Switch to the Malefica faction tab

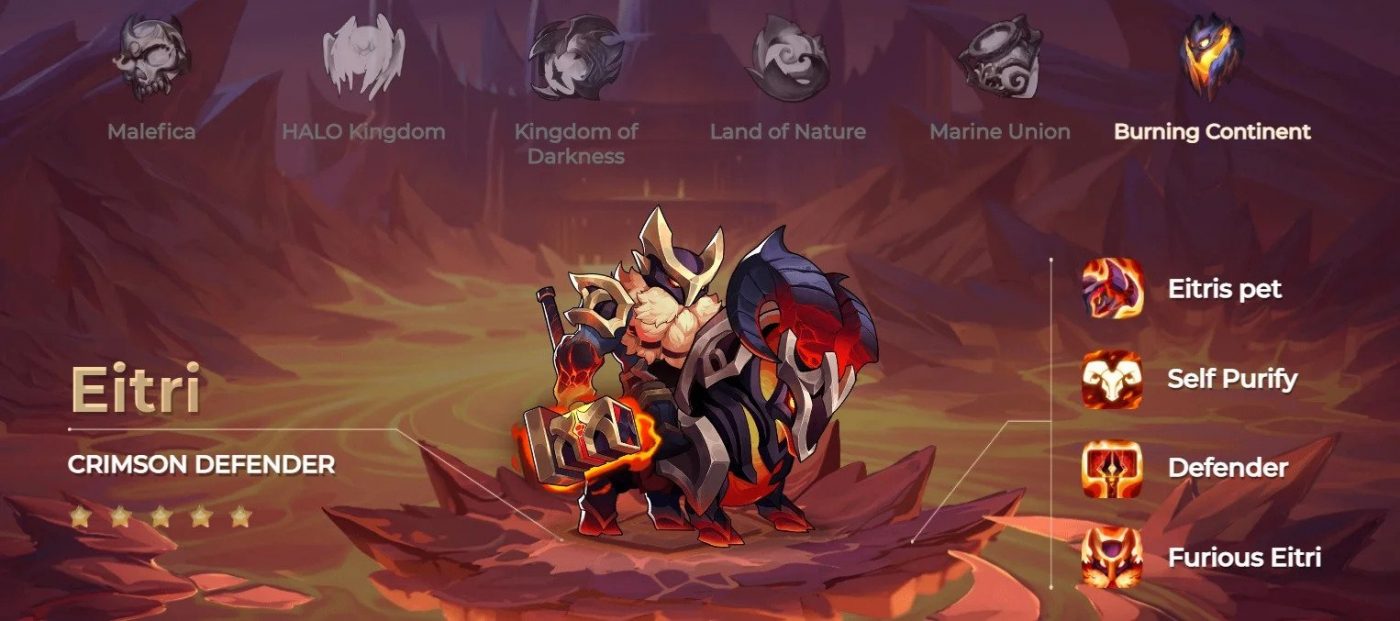151,58
